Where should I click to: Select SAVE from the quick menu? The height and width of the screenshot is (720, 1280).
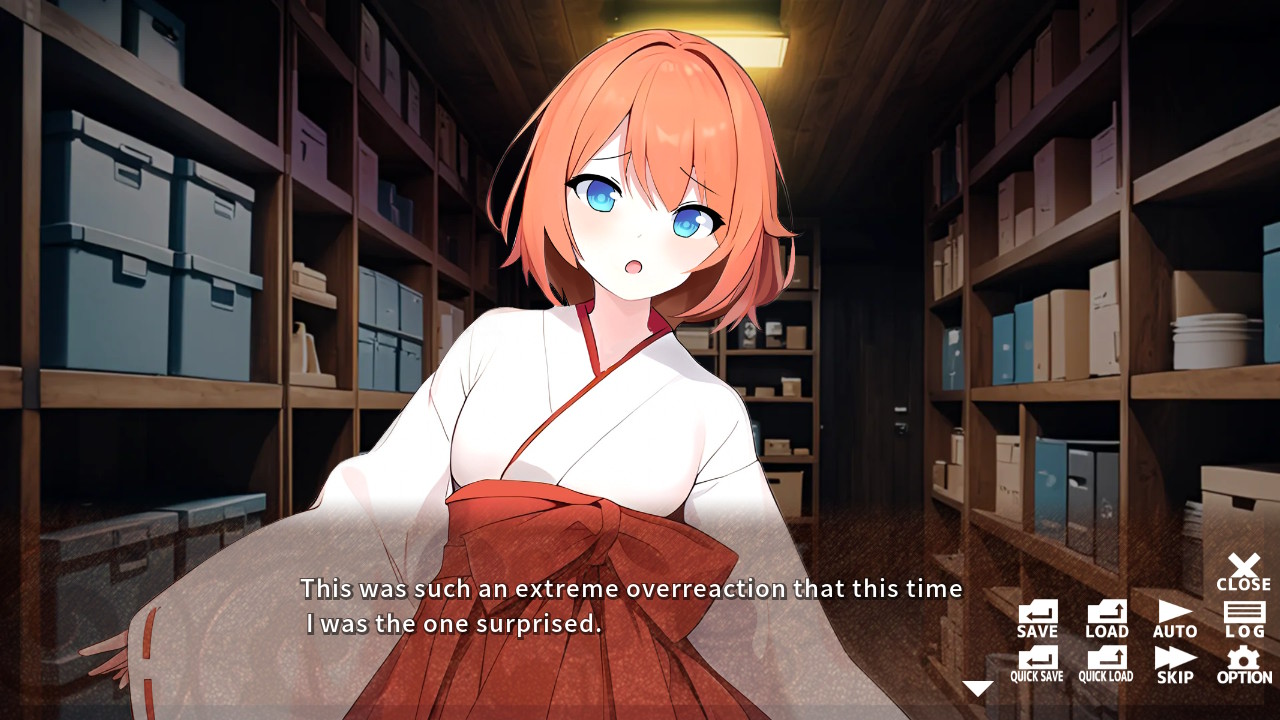[1036, 618]
